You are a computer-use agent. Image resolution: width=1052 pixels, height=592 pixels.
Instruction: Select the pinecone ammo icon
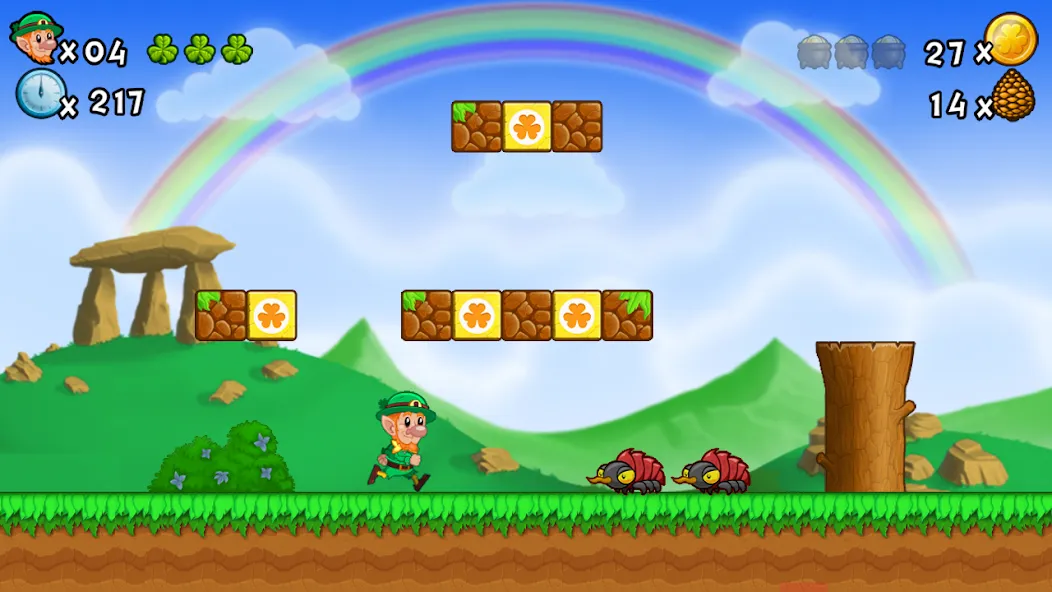click(x=1013, y=97)
